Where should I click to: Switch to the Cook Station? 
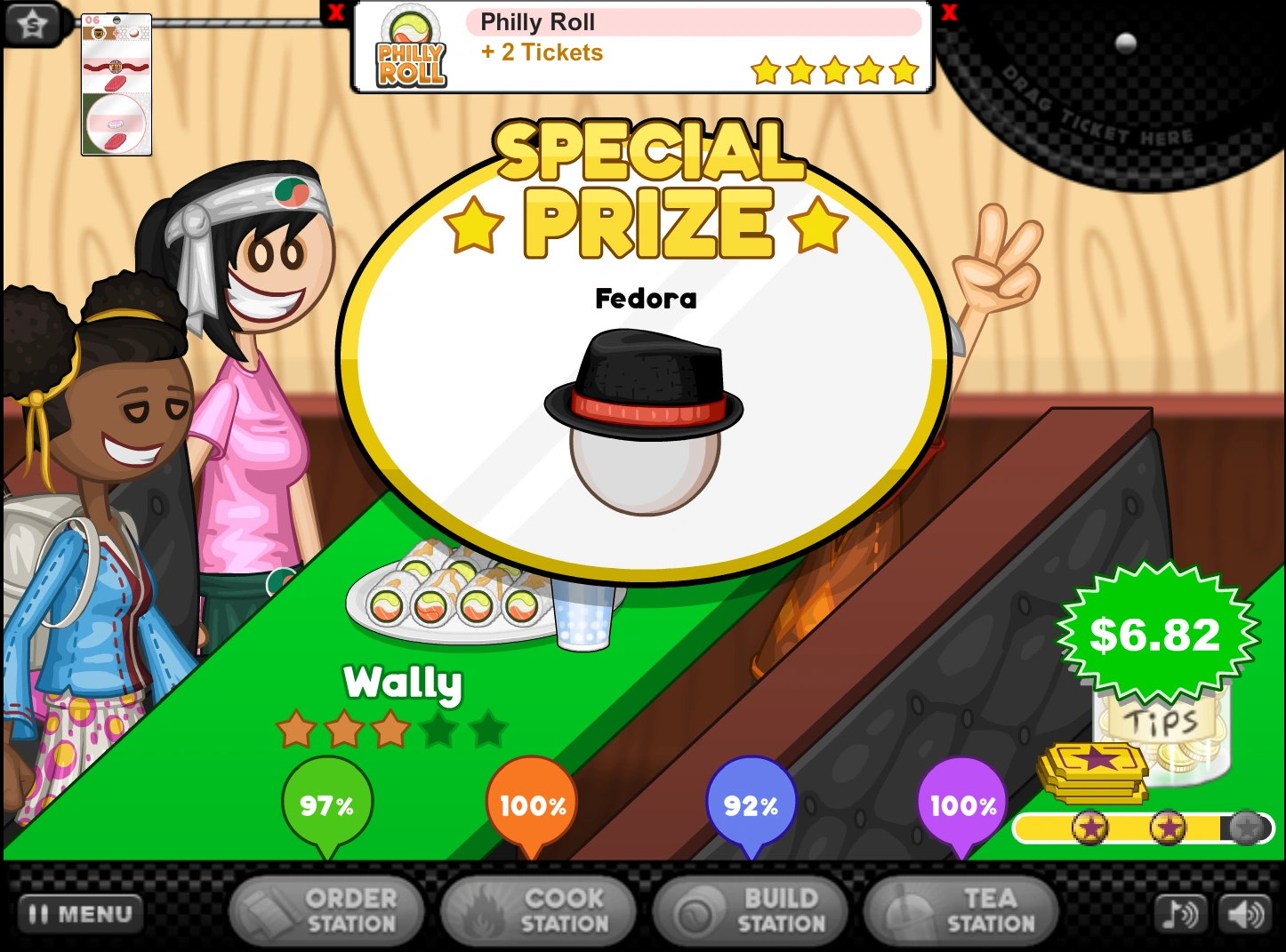point(538,911)
